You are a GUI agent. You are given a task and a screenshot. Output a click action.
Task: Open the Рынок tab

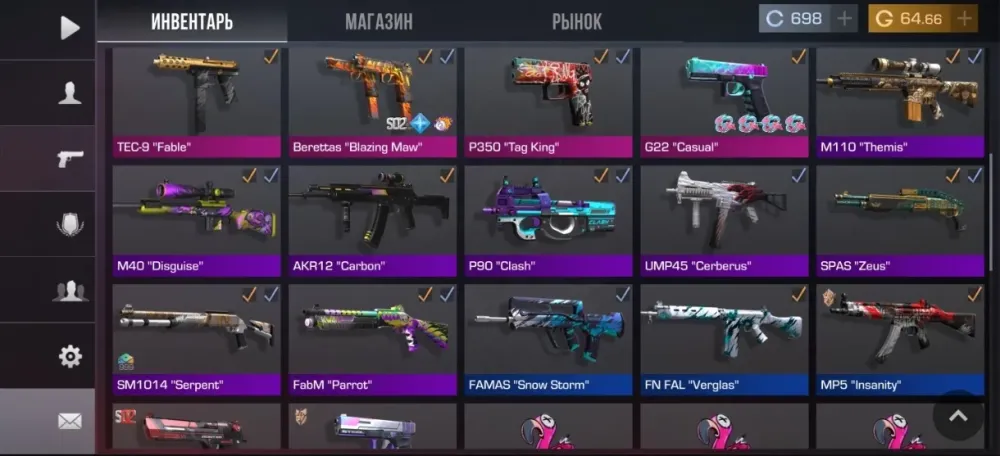click(577, 21)
